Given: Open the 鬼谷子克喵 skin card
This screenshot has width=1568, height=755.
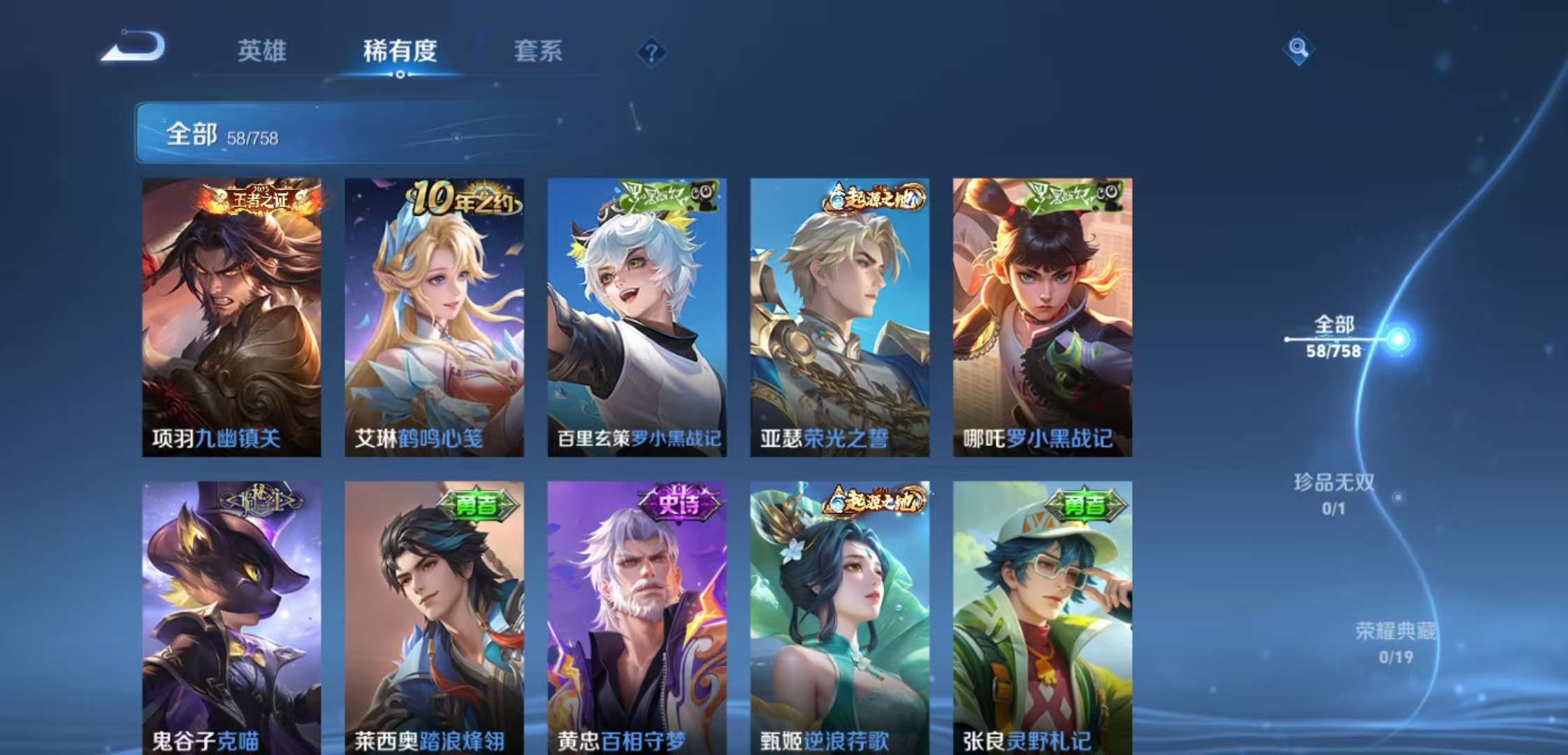Looking at the screenshot, I should click(231, 615).
